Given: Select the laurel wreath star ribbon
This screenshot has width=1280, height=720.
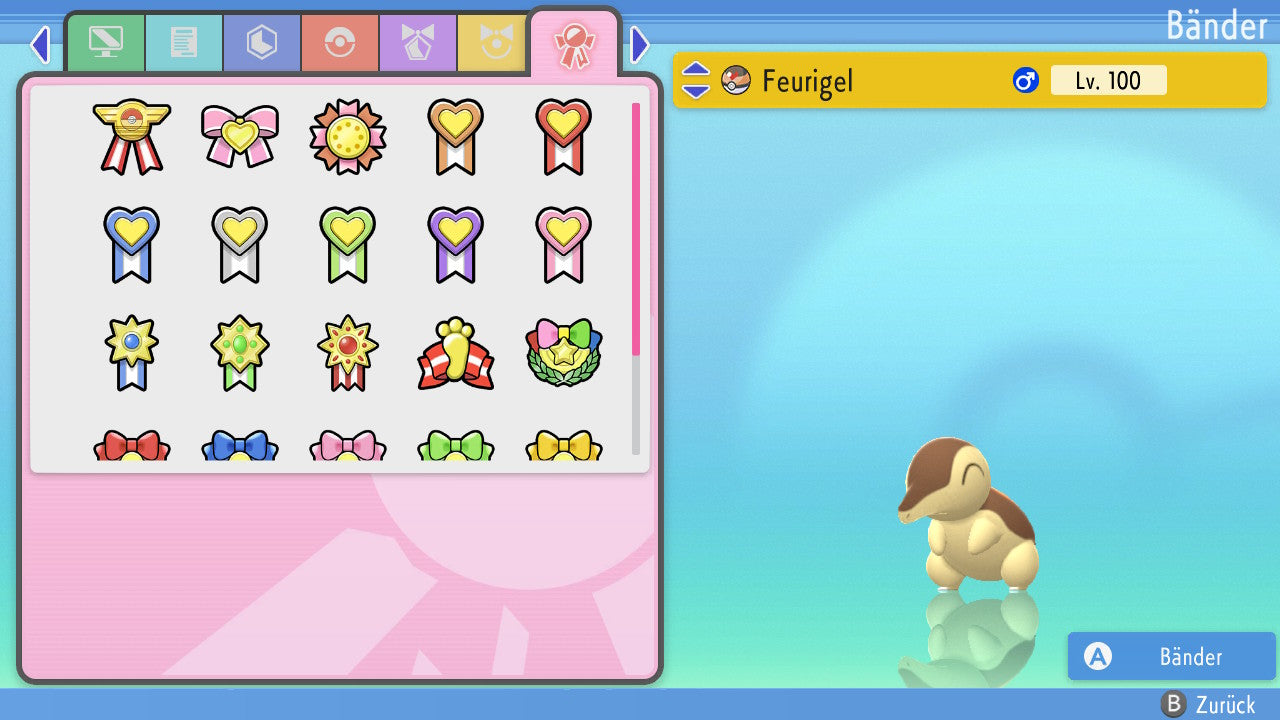Looking at the screenshot, I should tap(563, 352).
